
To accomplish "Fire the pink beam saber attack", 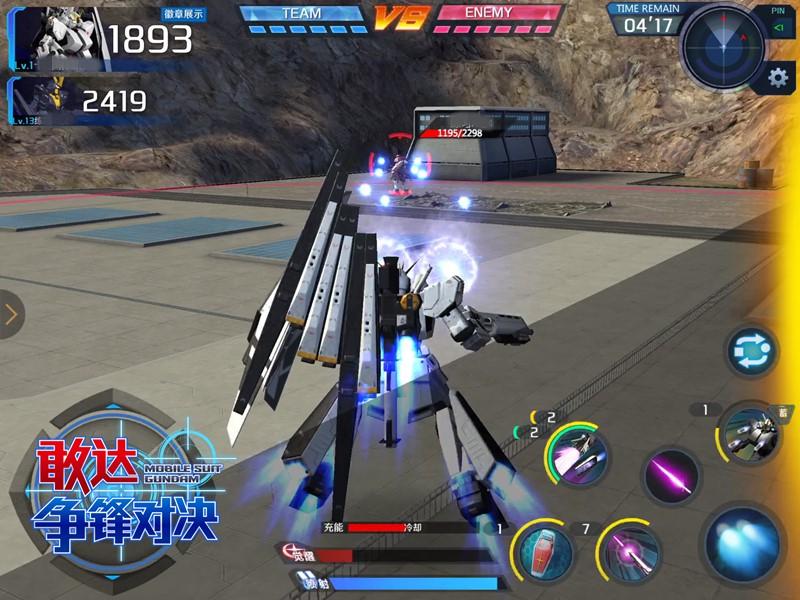I will pos(672,476).
